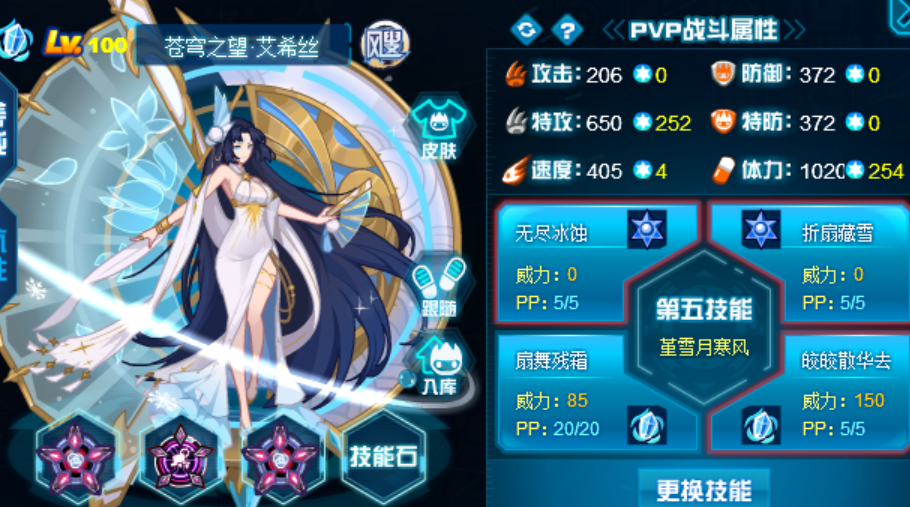
Task: Open the 技能石 skill stone slot
Action: (x=383, y=456)
